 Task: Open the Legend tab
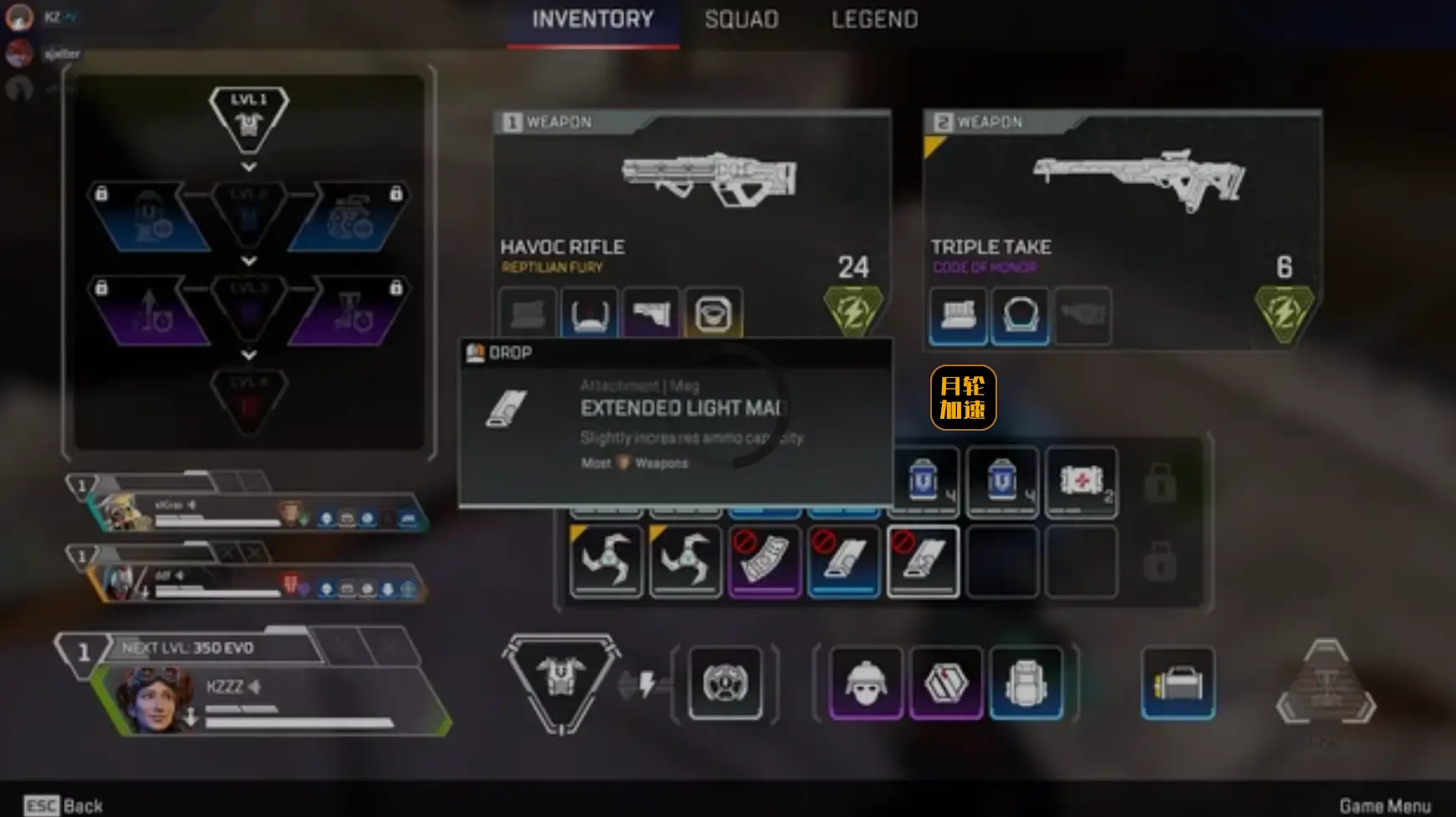(x=874, y=19)
